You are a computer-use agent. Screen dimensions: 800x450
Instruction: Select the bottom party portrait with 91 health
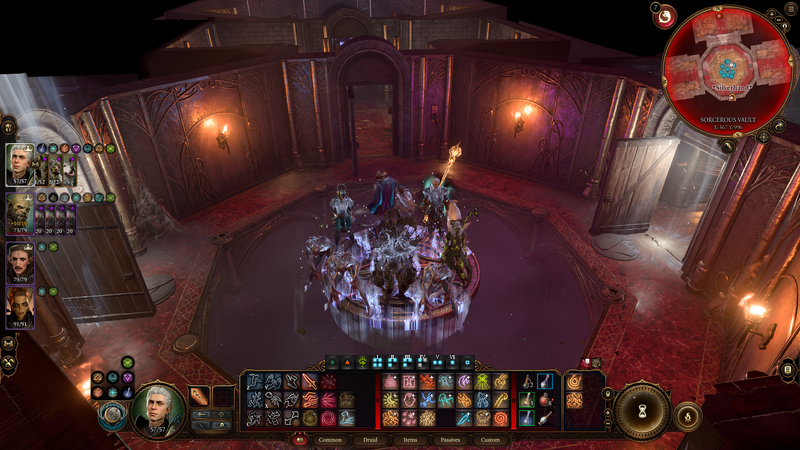tap(20, 306)
